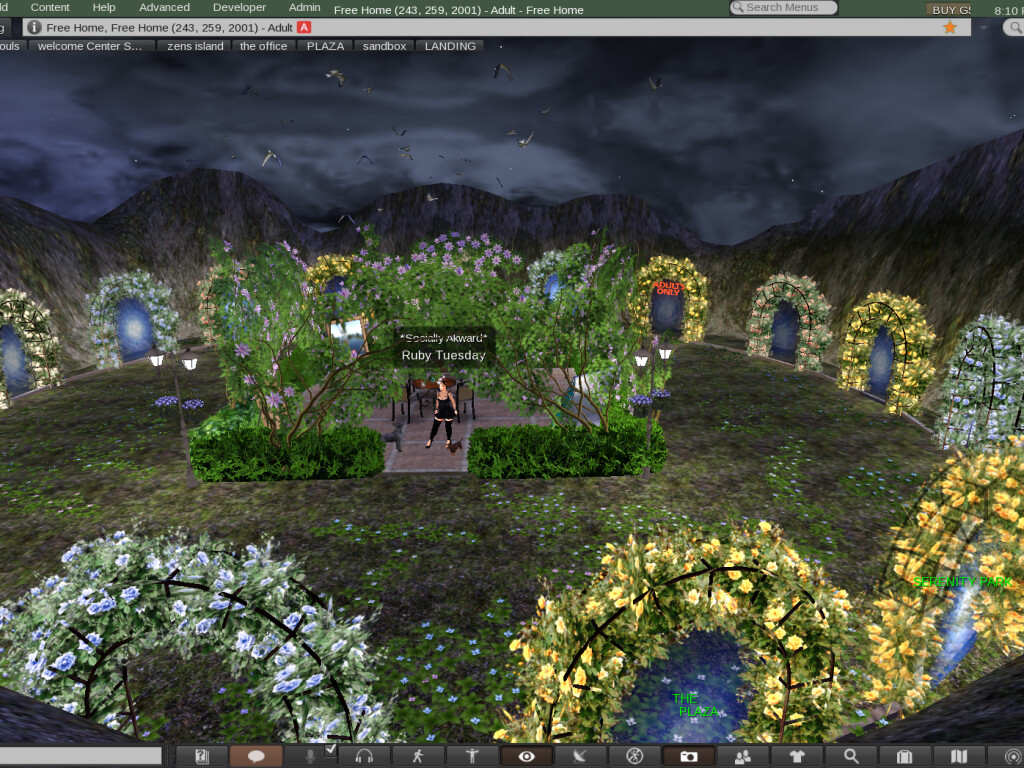Open the Advanced menu

[164, 7]
